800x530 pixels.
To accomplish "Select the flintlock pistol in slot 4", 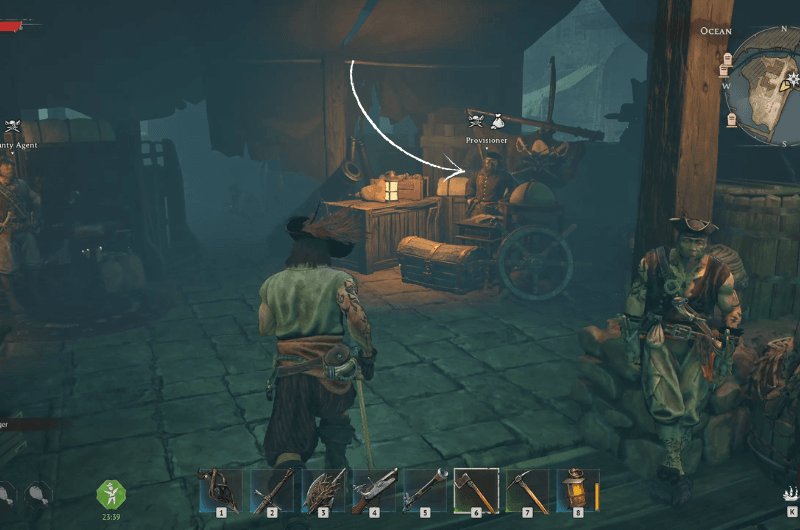I will [374, 490].
